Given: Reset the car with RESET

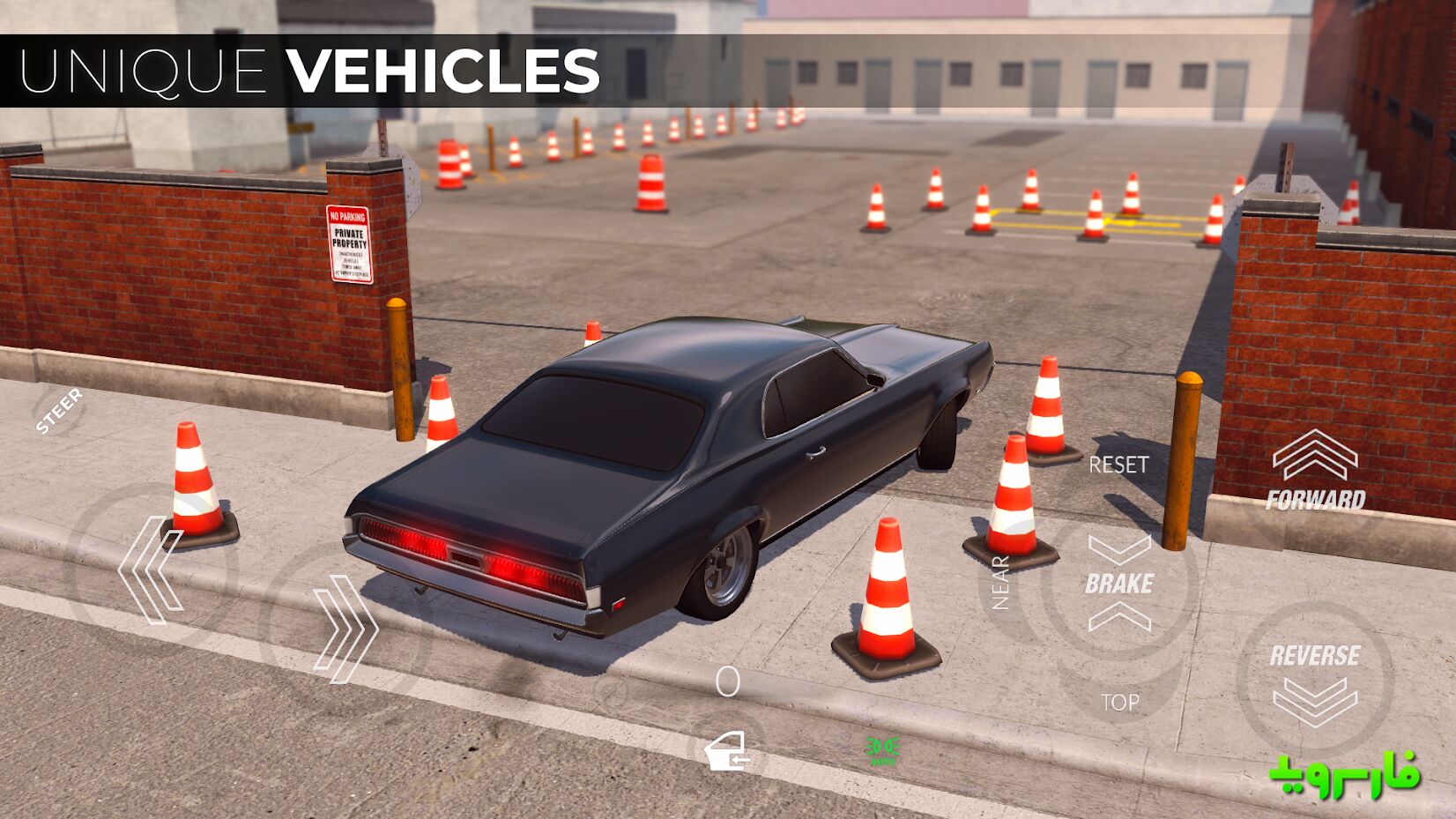Looking at the screenshot, I should click(1118, 465).
